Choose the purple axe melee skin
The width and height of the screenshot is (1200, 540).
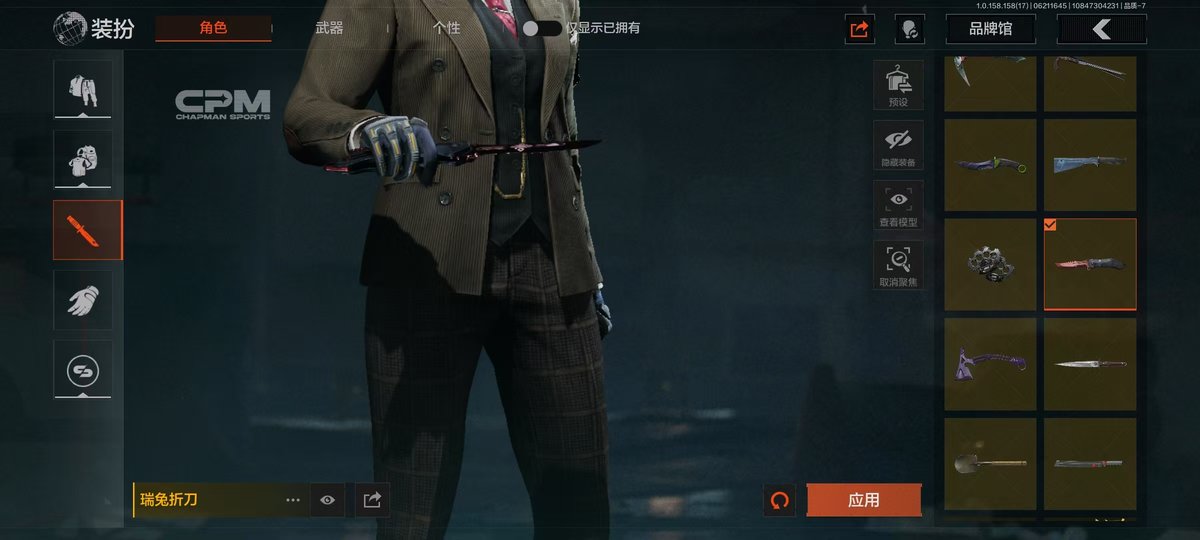point(990,364)
